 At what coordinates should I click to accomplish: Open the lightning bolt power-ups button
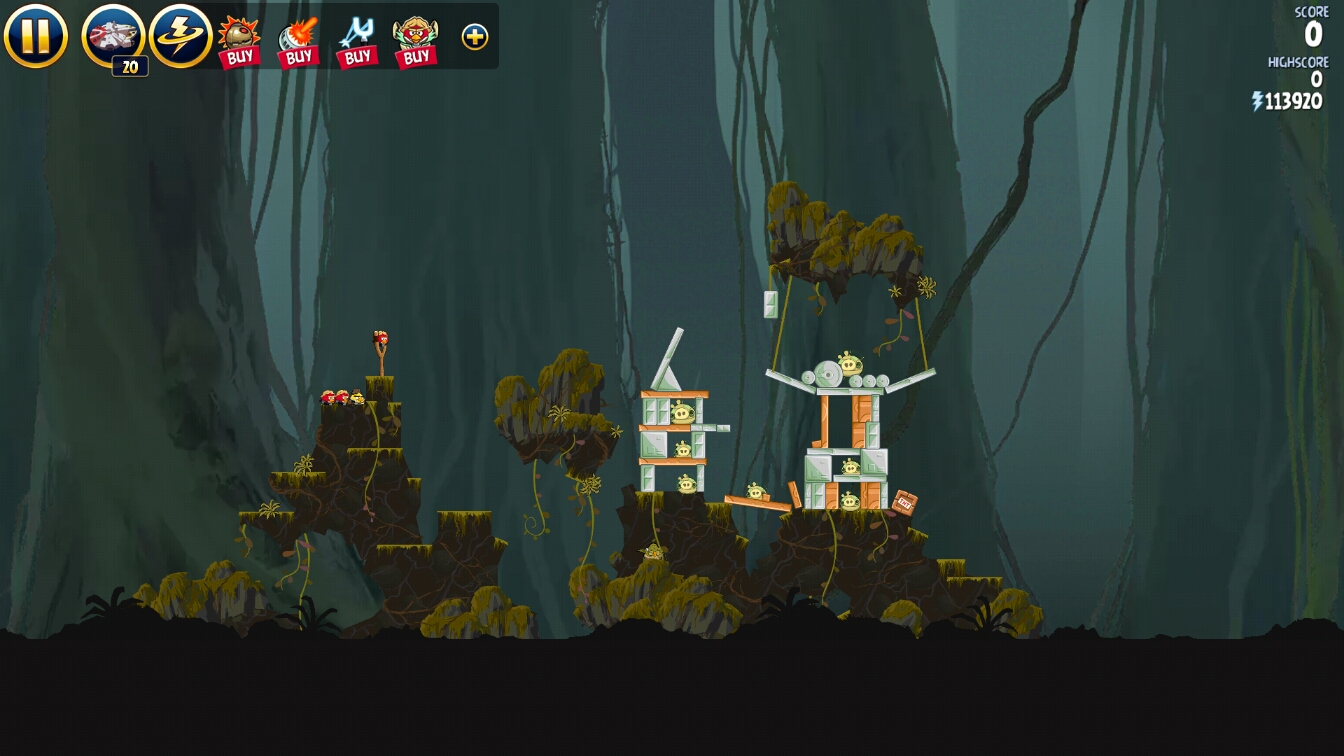[180, 36]
